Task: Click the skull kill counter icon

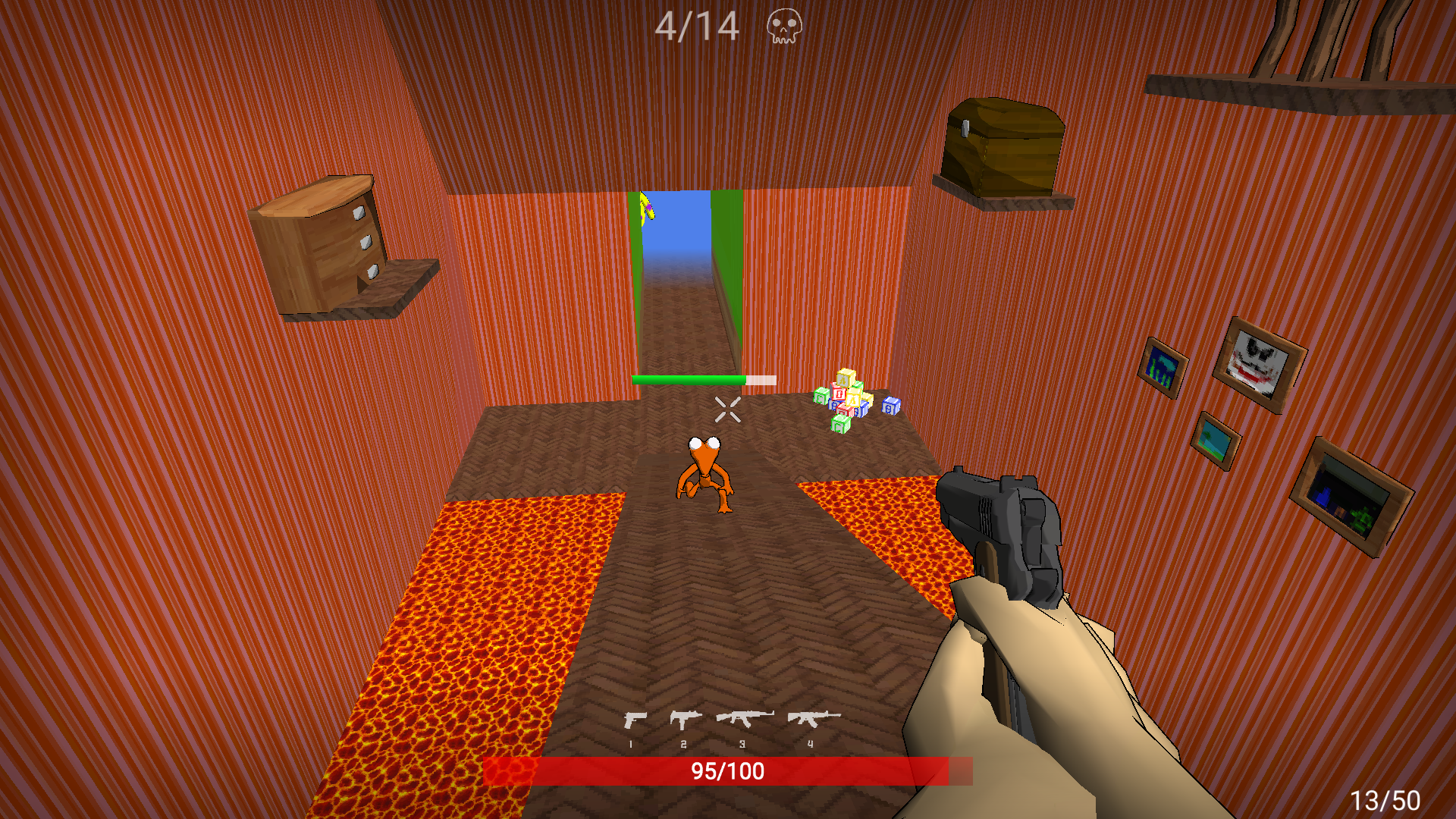Action: pyautogui.click(x=785, y=24)
